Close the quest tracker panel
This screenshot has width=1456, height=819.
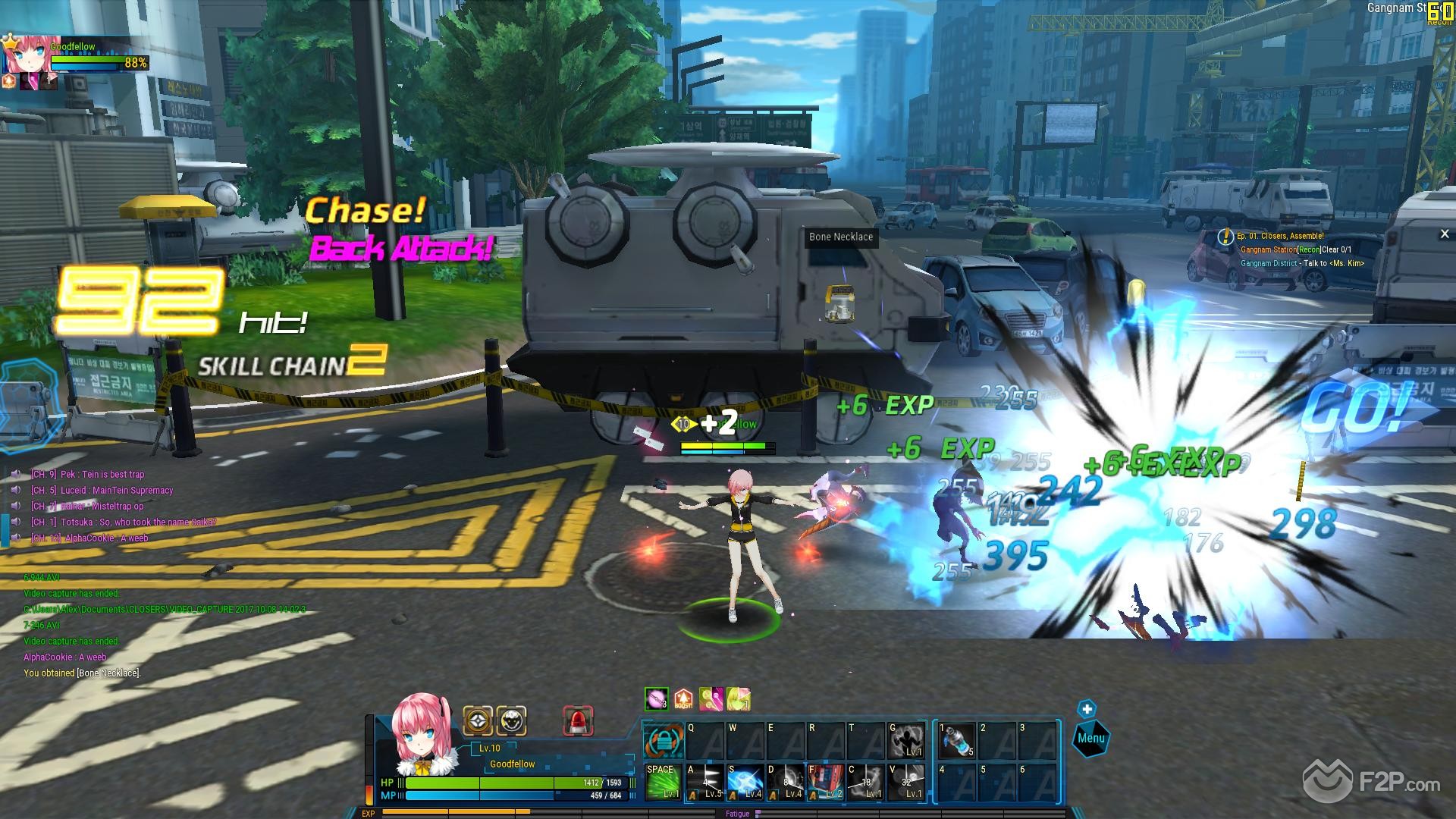(x=1444, y=234)
